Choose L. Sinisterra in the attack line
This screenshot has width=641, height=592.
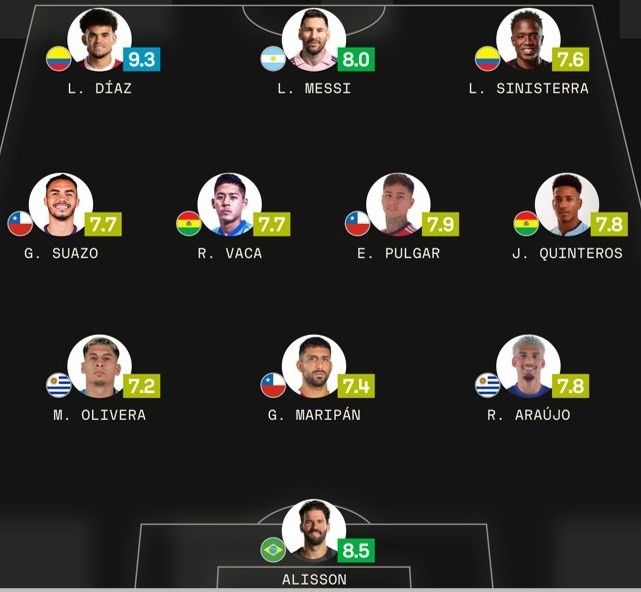pos(528,42)
